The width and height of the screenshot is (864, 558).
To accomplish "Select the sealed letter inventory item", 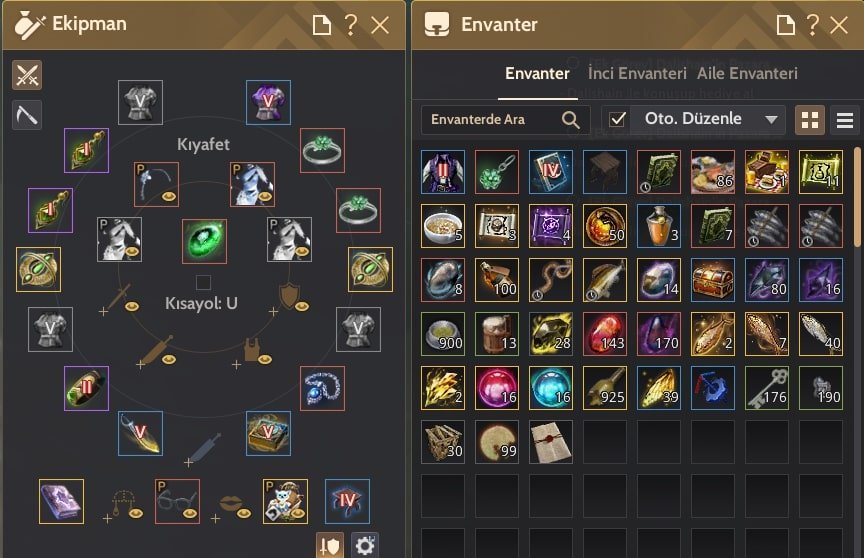I will (551, 442).
